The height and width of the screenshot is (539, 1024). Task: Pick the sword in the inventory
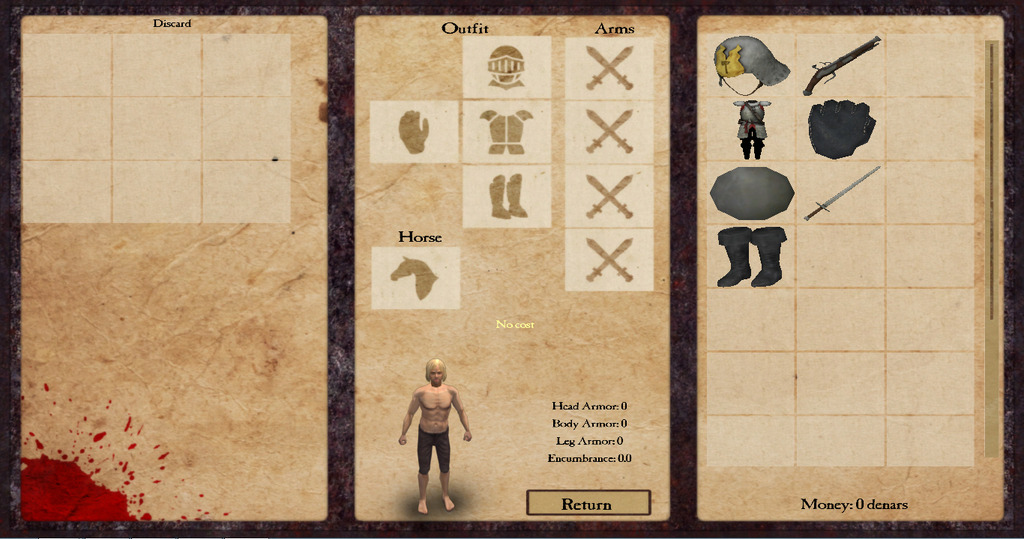841,194
